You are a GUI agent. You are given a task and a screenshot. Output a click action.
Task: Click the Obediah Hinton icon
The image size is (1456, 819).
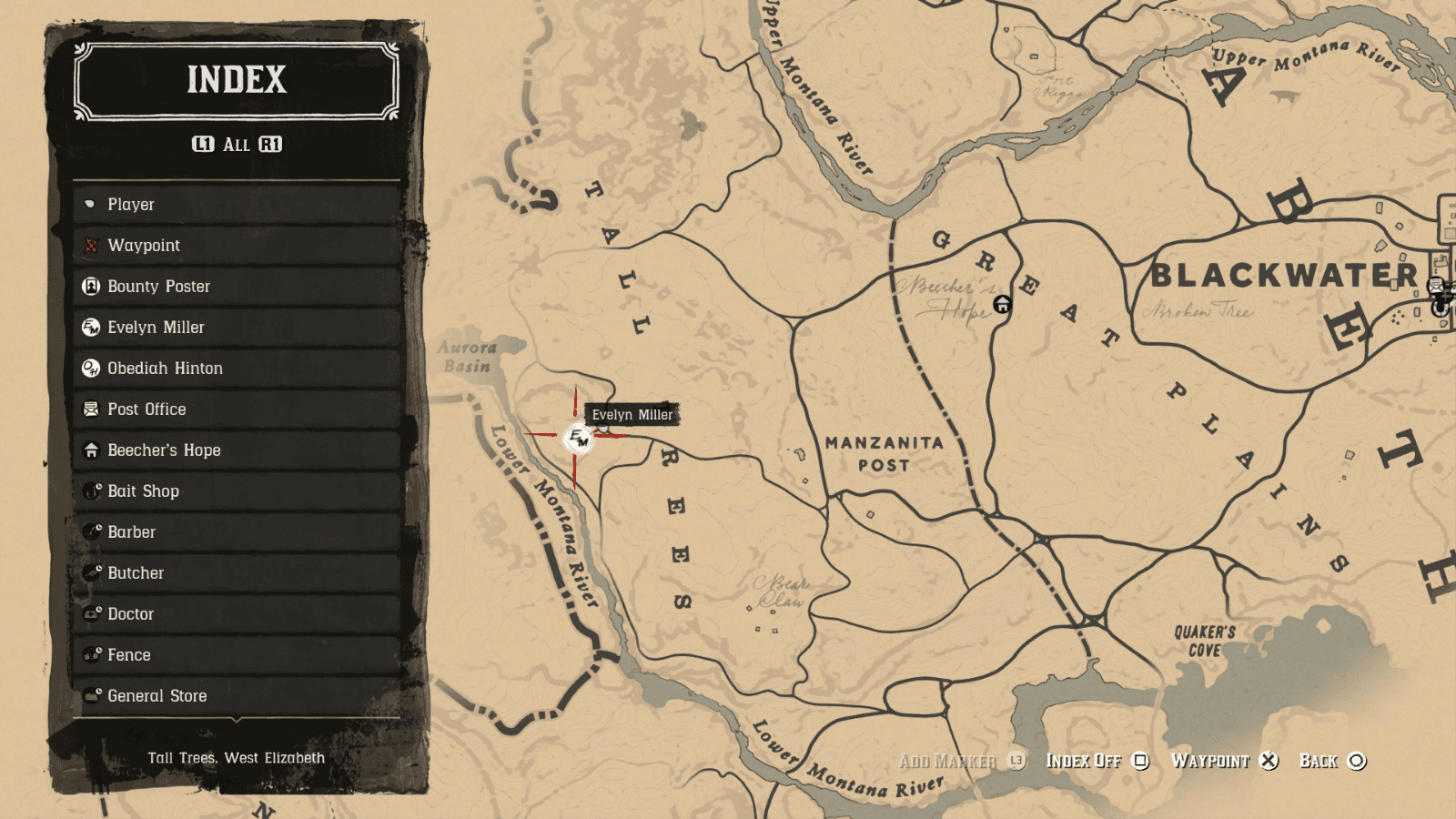pyautogui.click(x=92, y=368)
